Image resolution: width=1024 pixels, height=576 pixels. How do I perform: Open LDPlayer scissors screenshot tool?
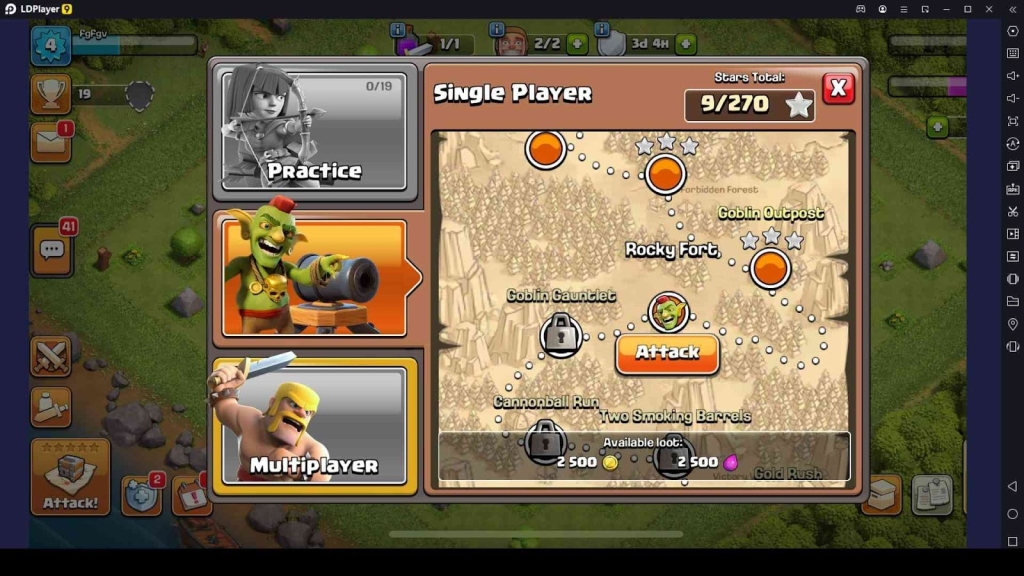[x=1012, y=211]
